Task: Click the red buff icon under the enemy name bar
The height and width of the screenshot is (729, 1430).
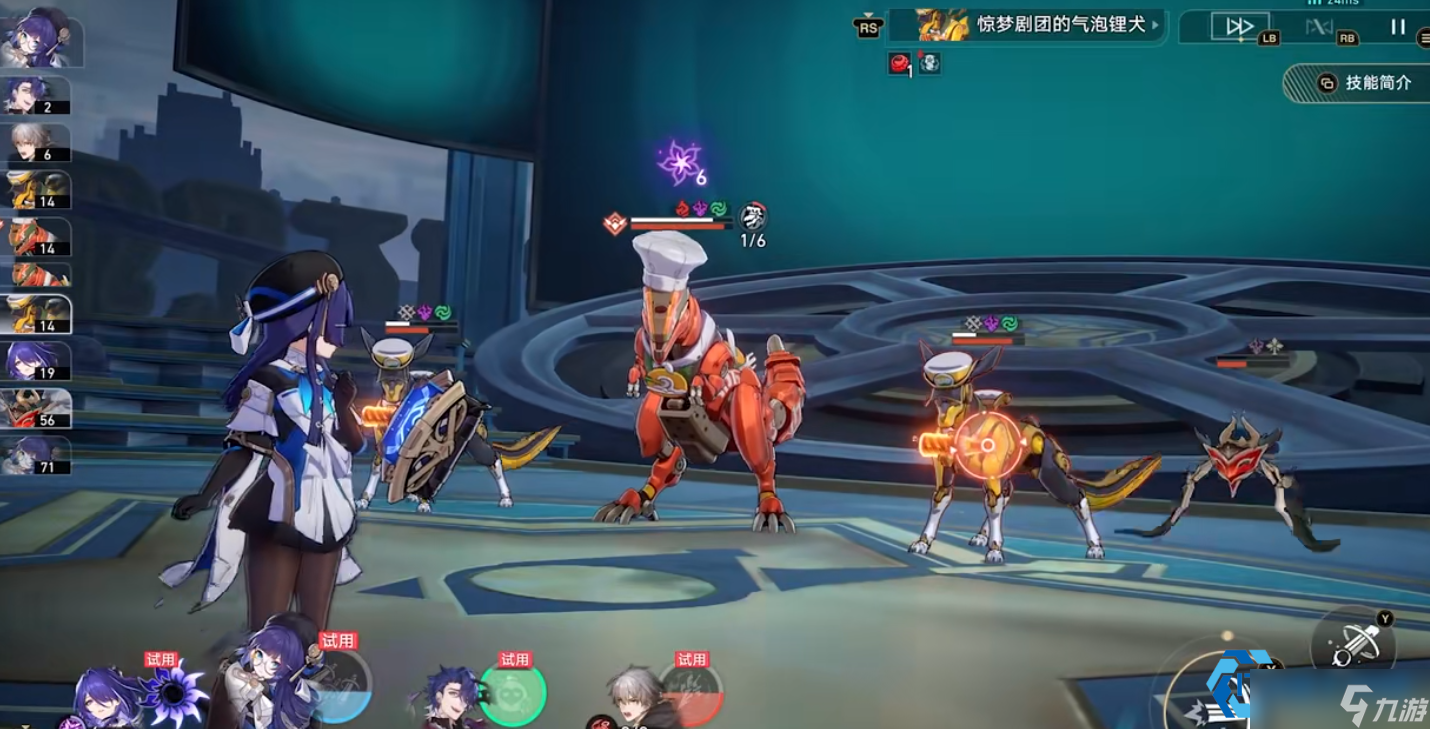Action: [898, 62]
